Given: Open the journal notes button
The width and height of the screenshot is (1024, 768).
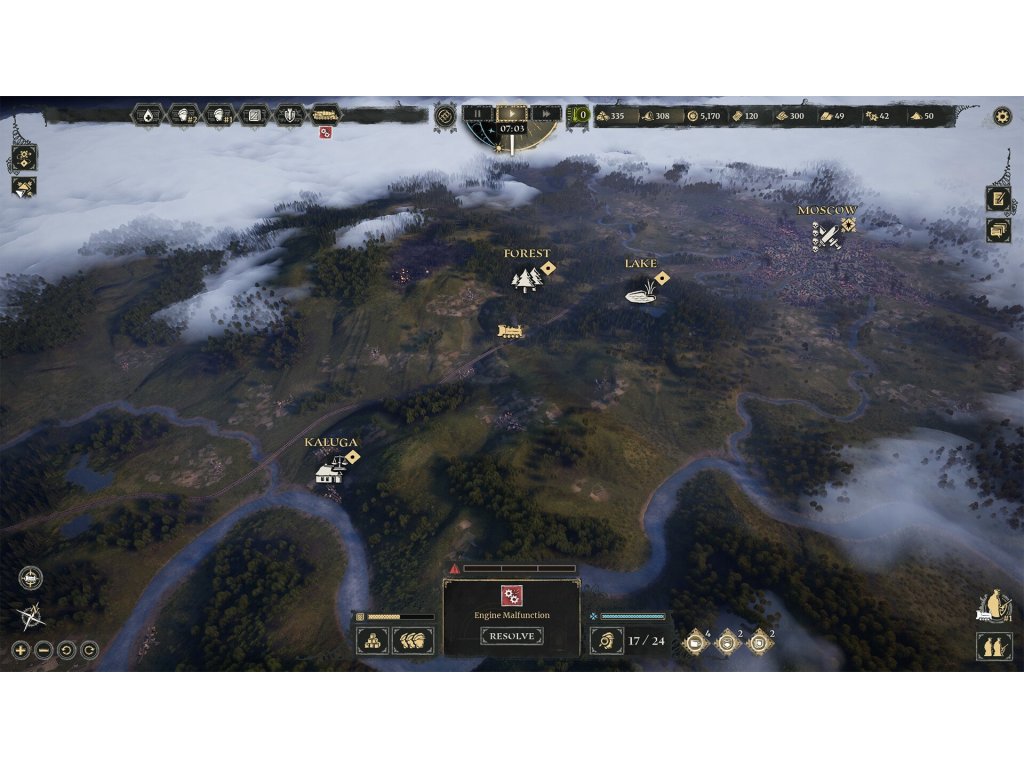Looking at the screenshot, I should (998, 198).
